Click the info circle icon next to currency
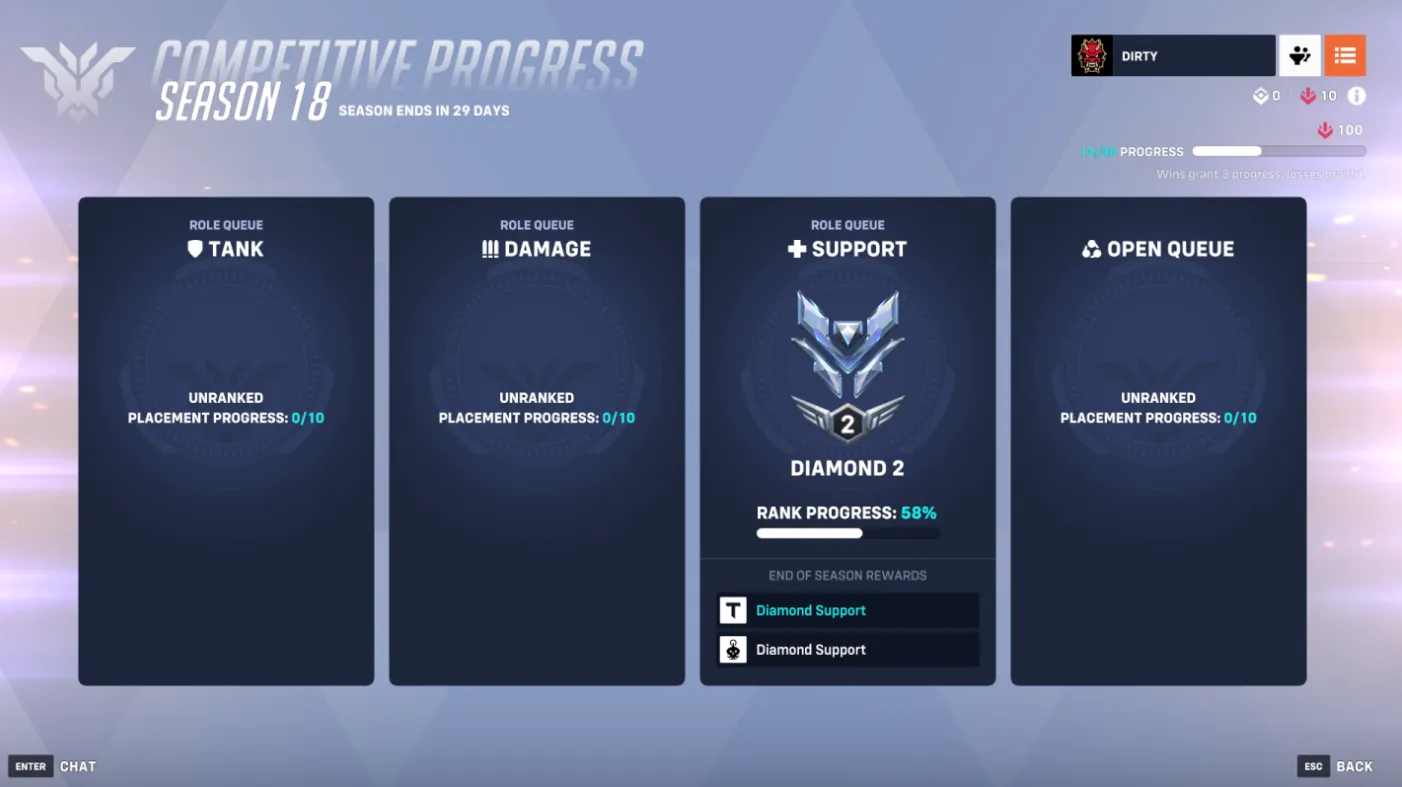The width and height of the screenshot is (1402, 787). coord(1357,96)
